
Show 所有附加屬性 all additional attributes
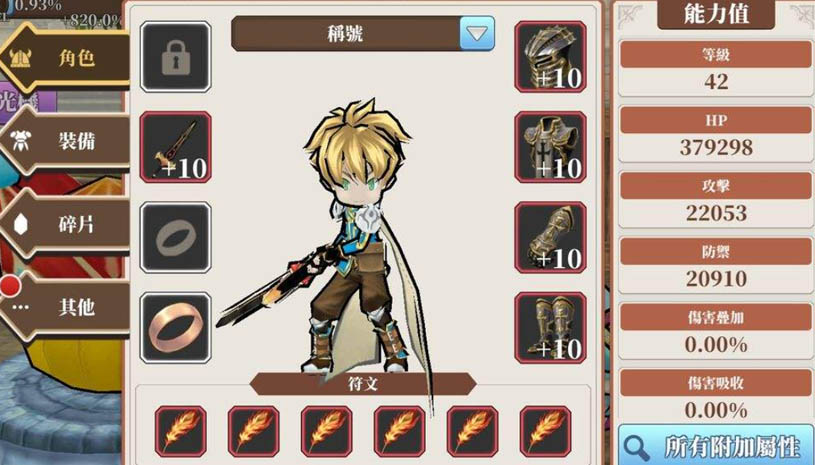click(x=715, y=445)
